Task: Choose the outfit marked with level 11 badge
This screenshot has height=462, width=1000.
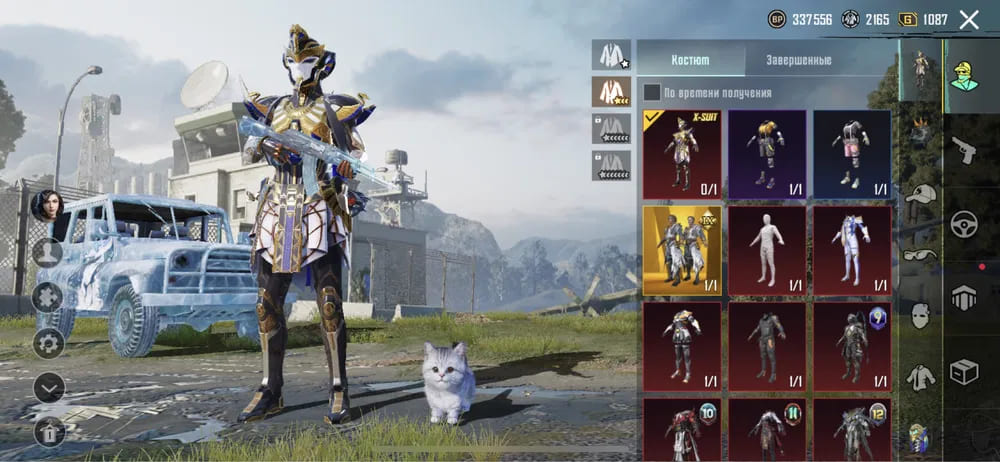Action: (767, 430)
